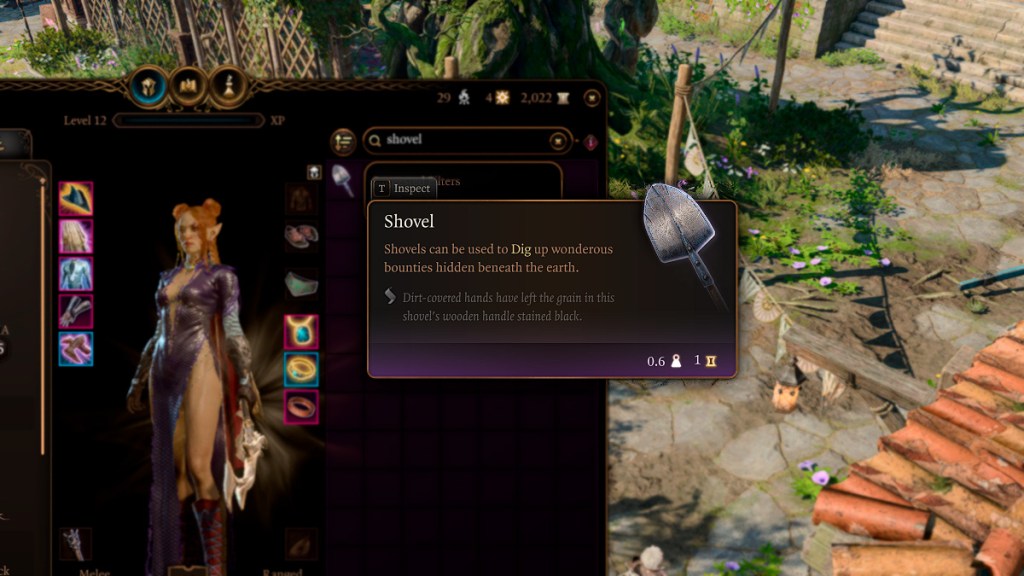Select the melee weapon slot

coord(76,544)
